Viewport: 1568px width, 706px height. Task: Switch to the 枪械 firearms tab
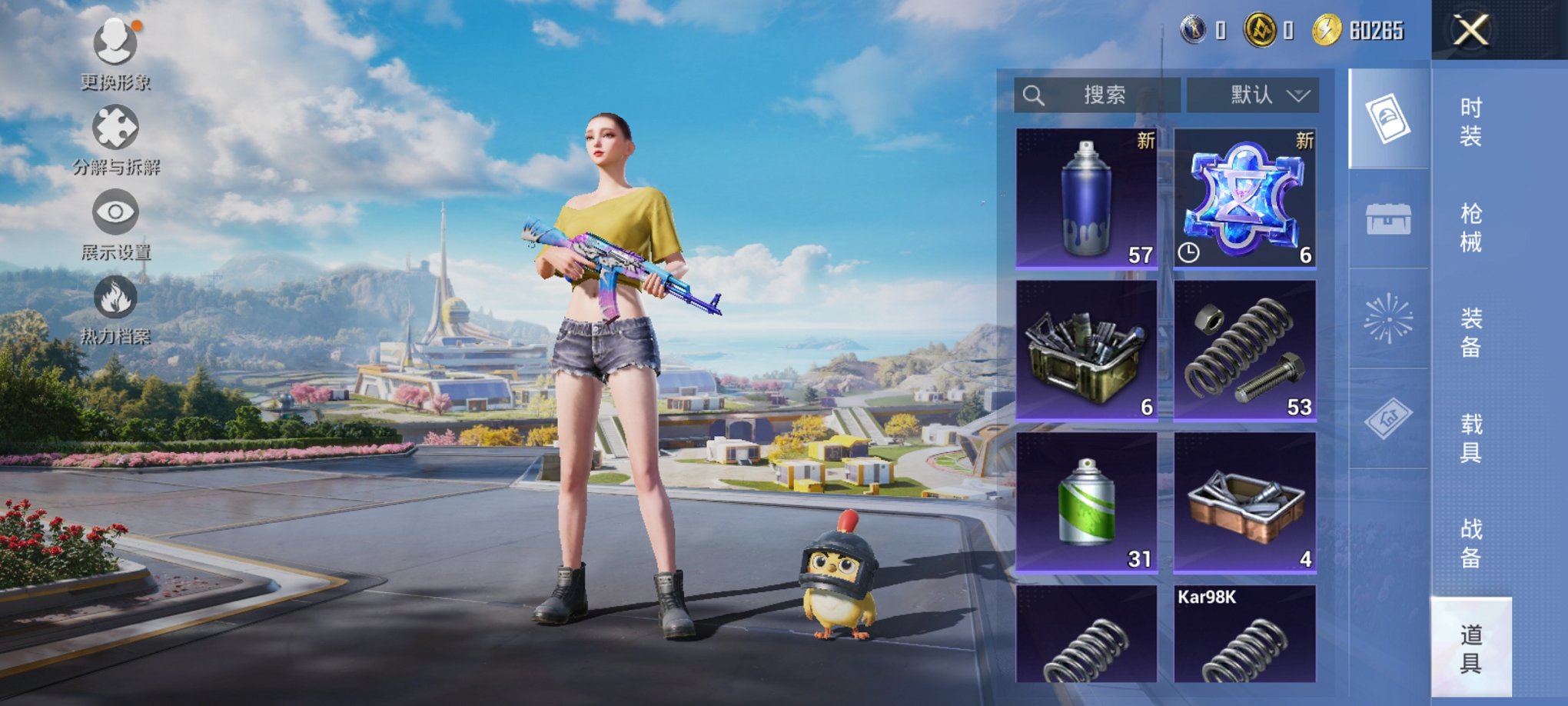(x=1470, y=228)
